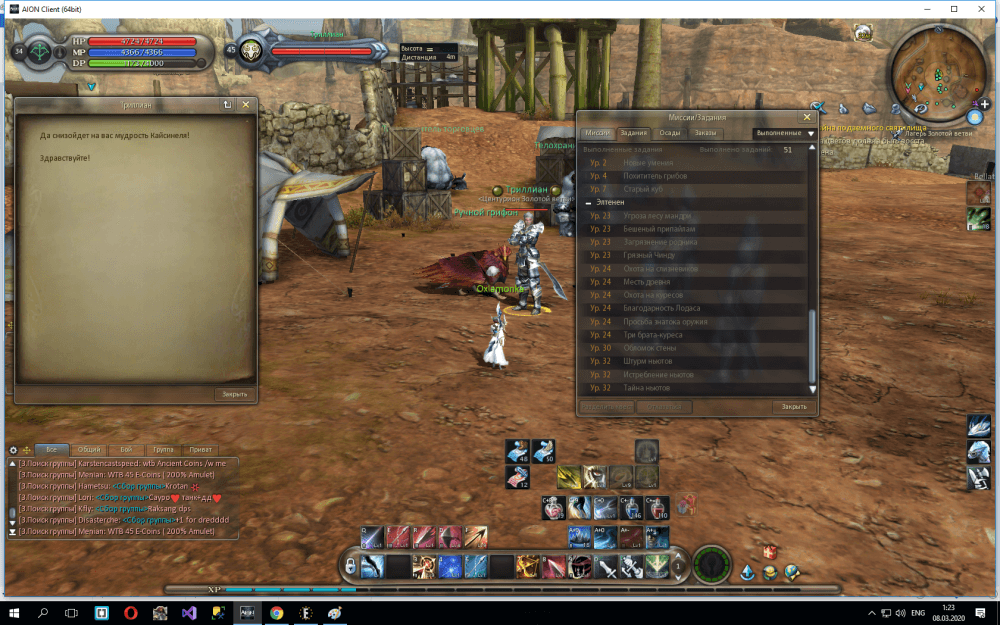Click Закрыть in the quest journal window
The image size is (1000, 625).
tap(793, 407)
